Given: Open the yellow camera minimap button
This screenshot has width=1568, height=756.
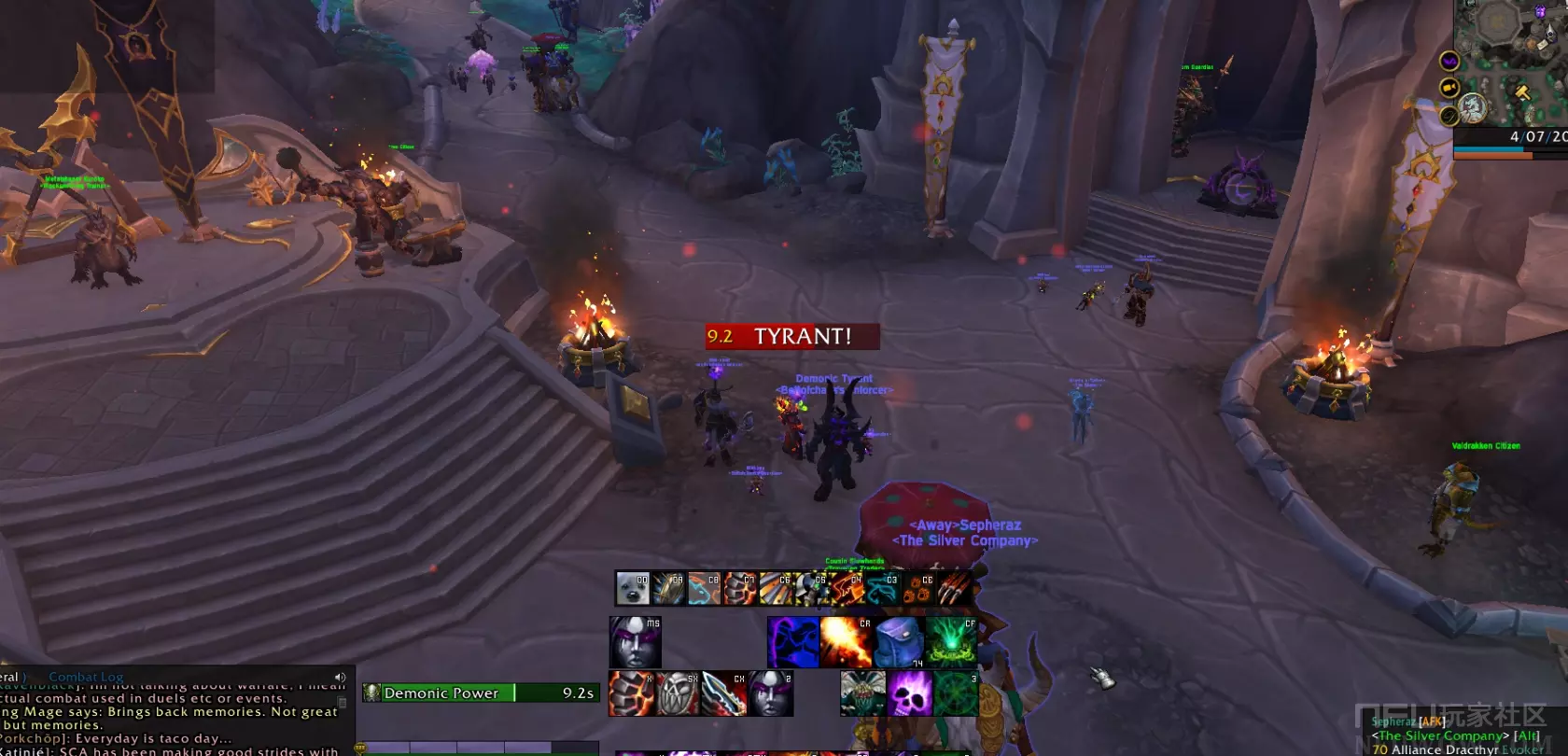Looking at the screenshot, I should pos(1449,88).
